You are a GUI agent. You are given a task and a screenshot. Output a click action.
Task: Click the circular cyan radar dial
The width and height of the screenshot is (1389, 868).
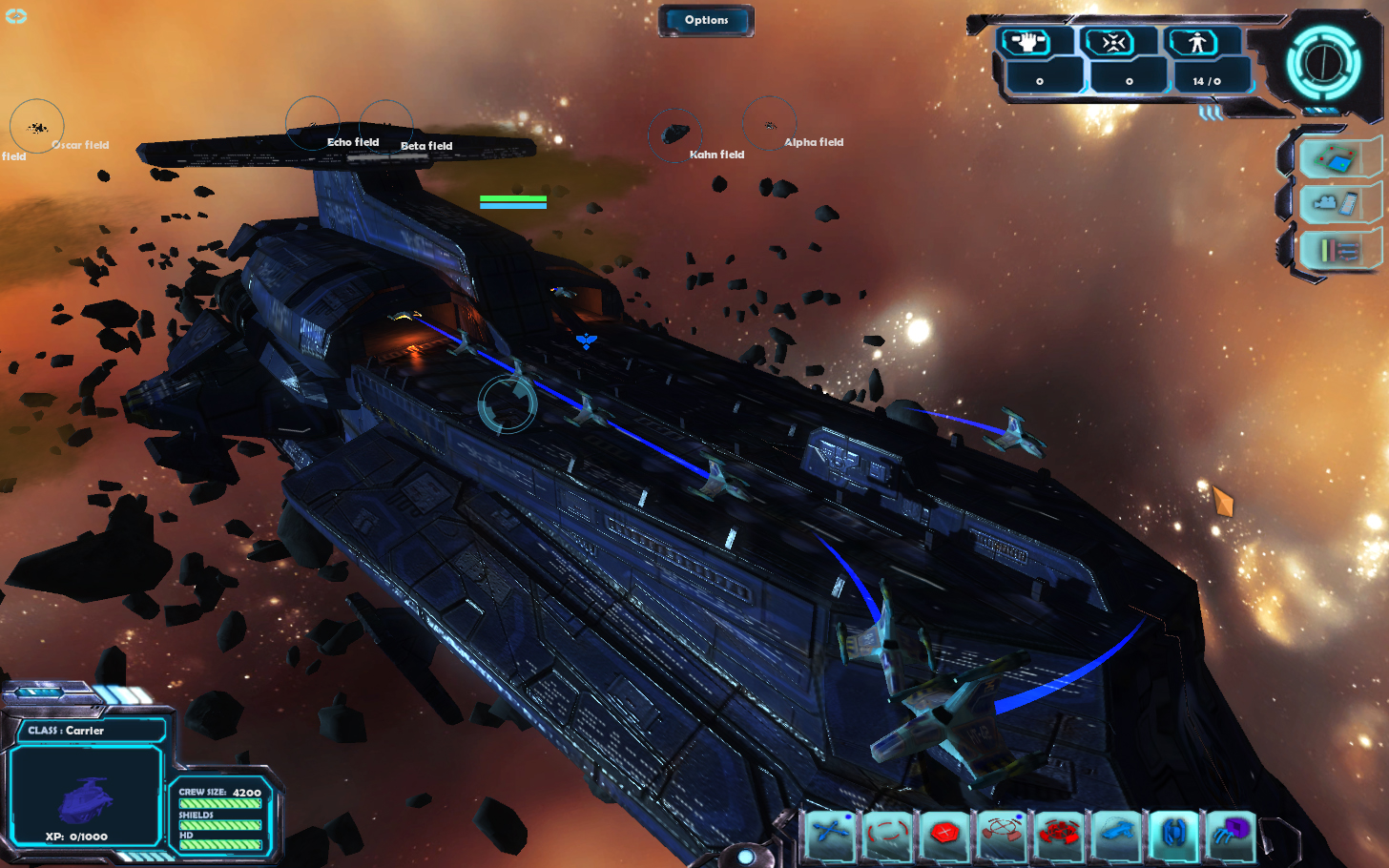click(1323, 63)
